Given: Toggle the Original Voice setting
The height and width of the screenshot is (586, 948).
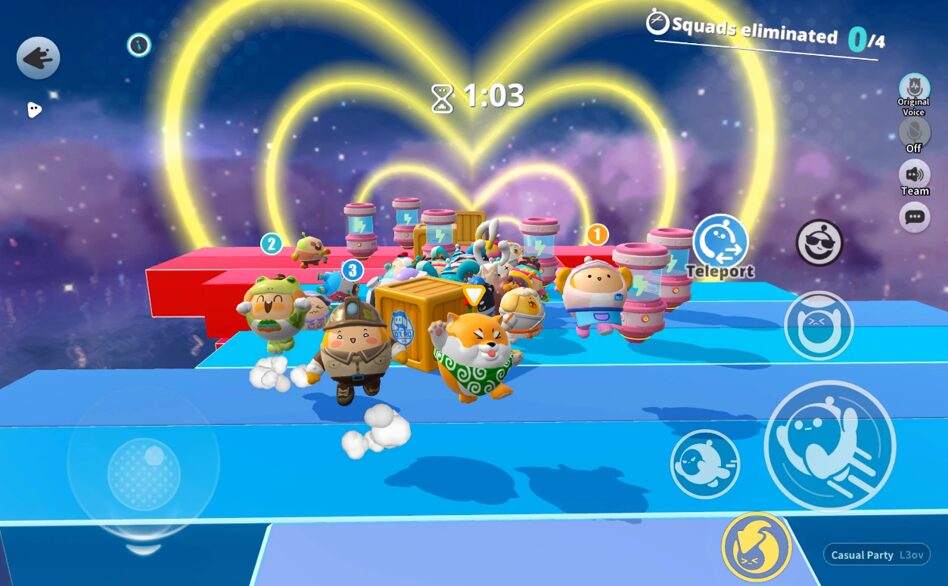Looking at the screenshot, I should [913, 88].
